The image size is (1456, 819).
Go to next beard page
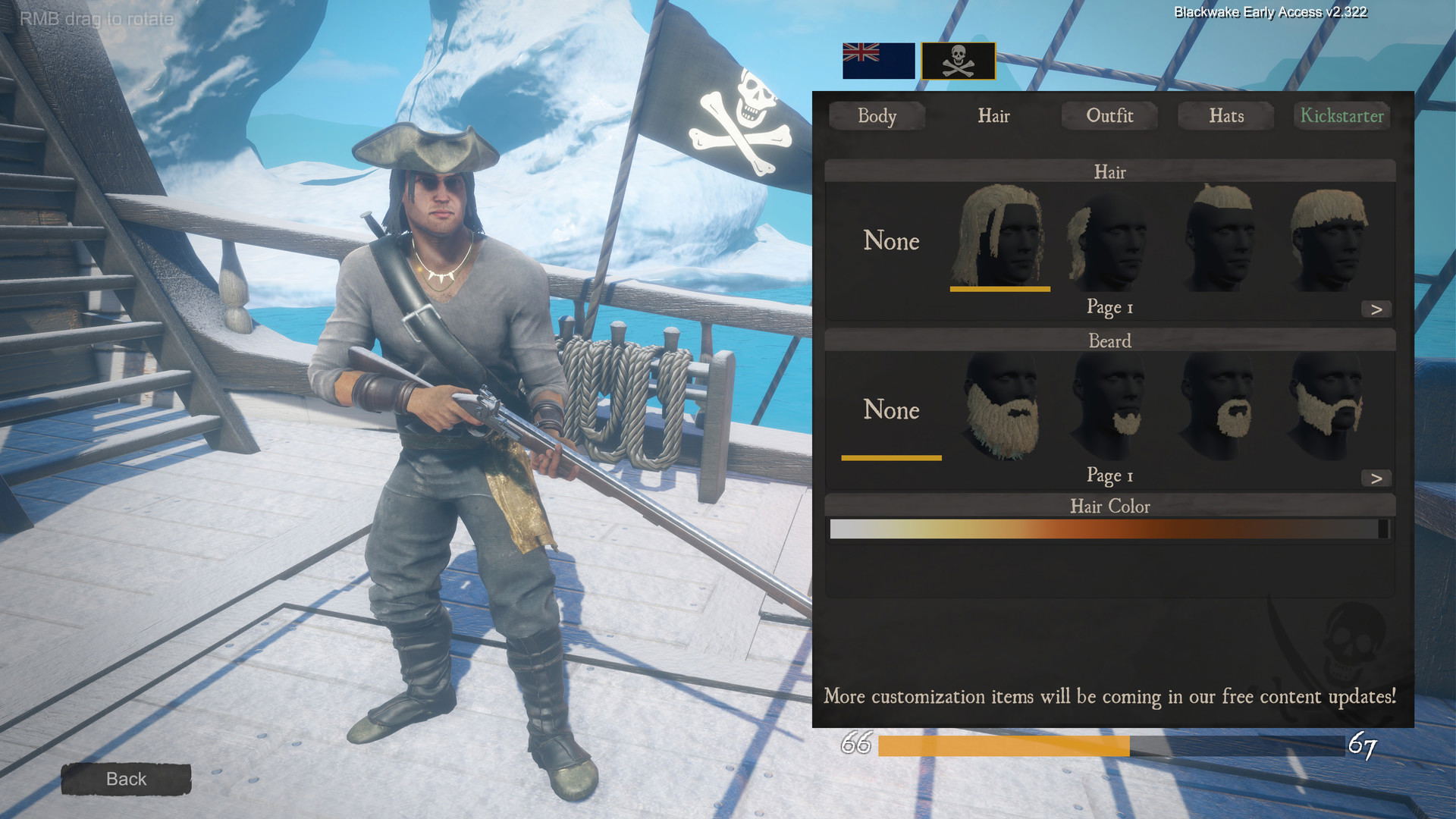tap(1376, 479)
